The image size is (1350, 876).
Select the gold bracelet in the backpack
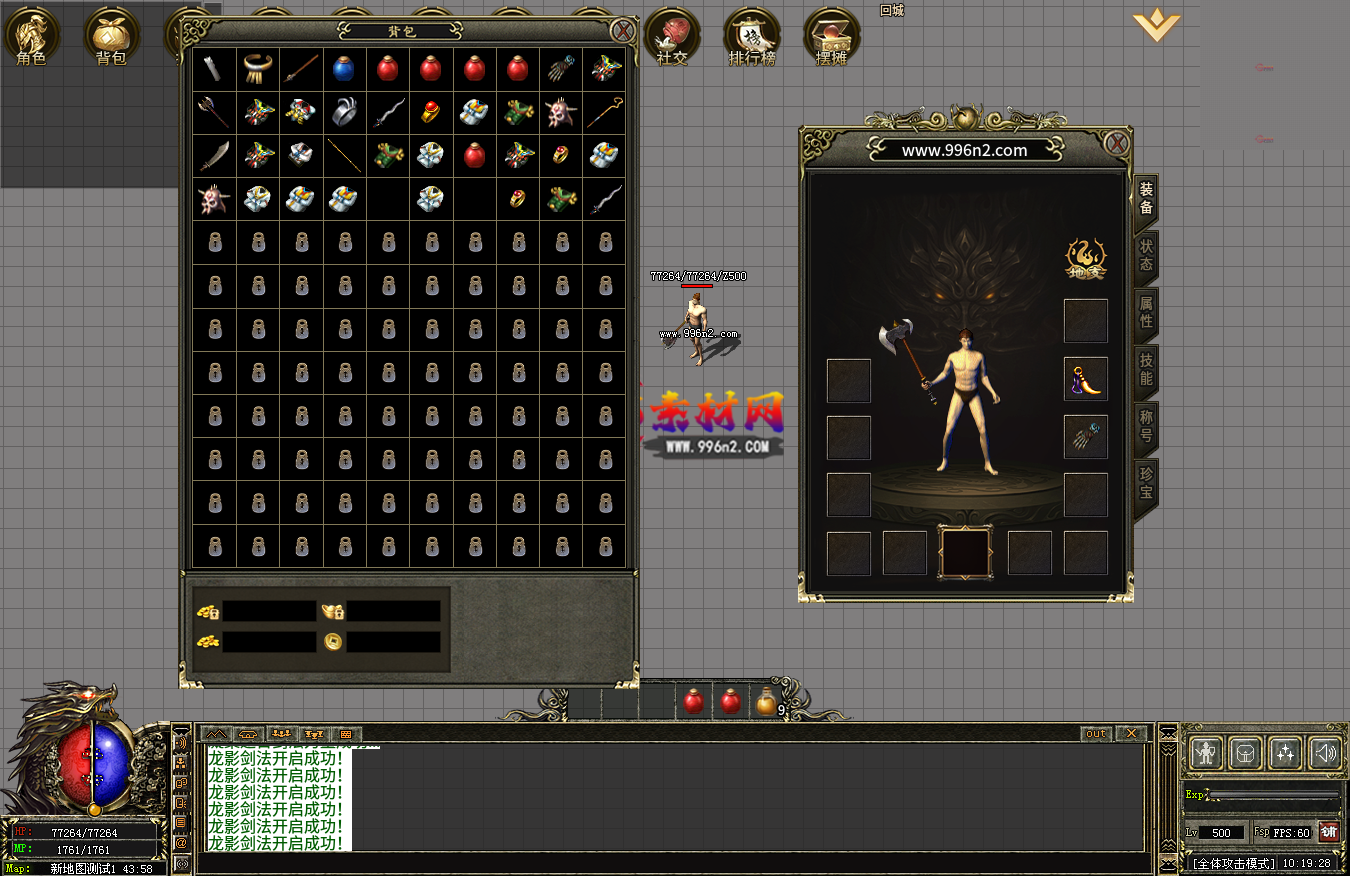click(258, 68)
